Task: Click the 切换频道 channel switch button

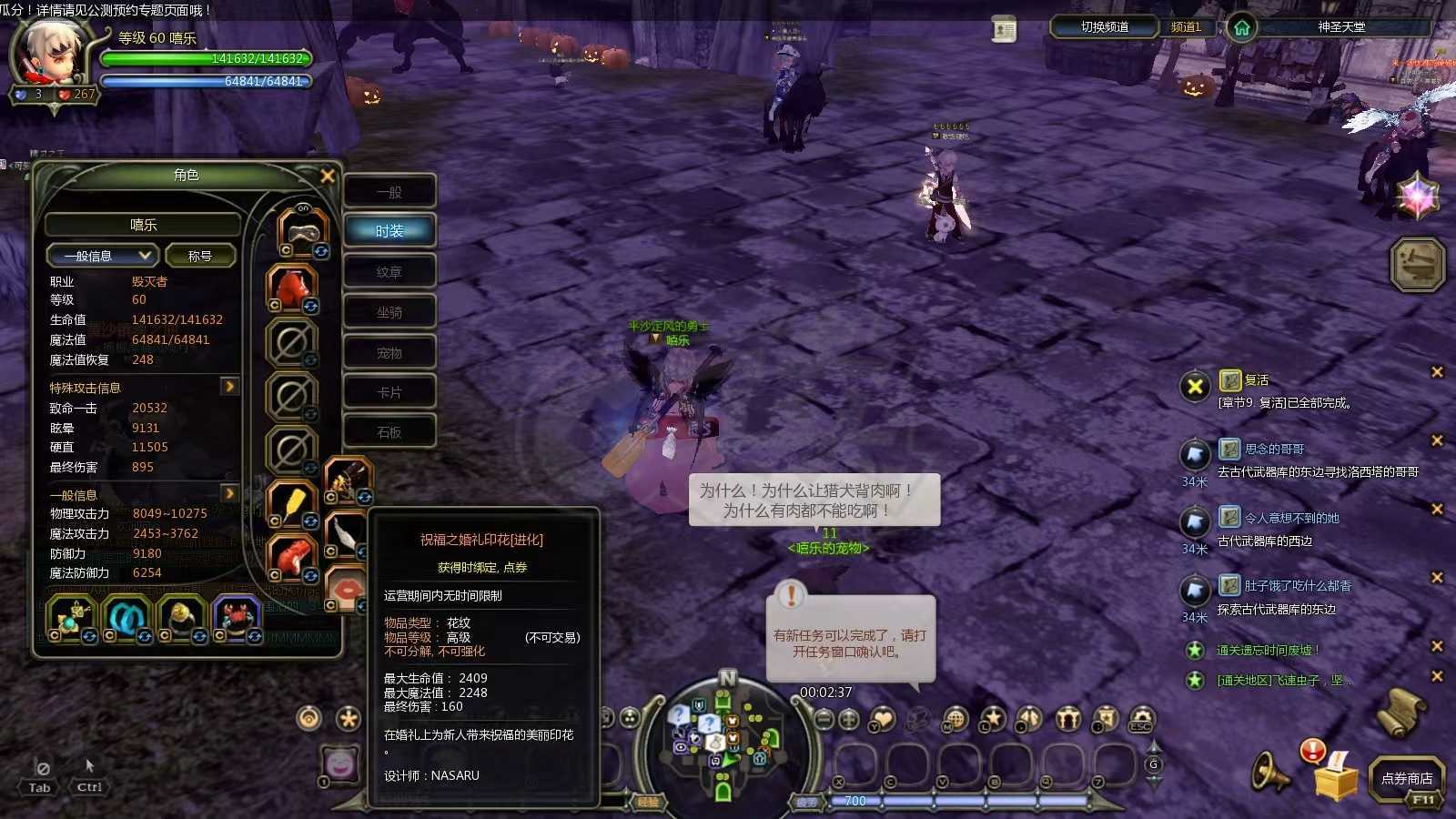Action: pyautogui.click(x=1104, y=27)
